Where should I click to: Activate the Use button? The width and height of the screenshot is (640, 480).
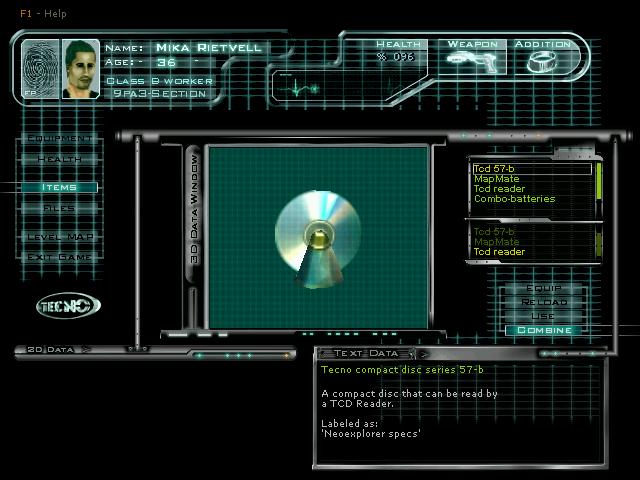tap(544, 316)
